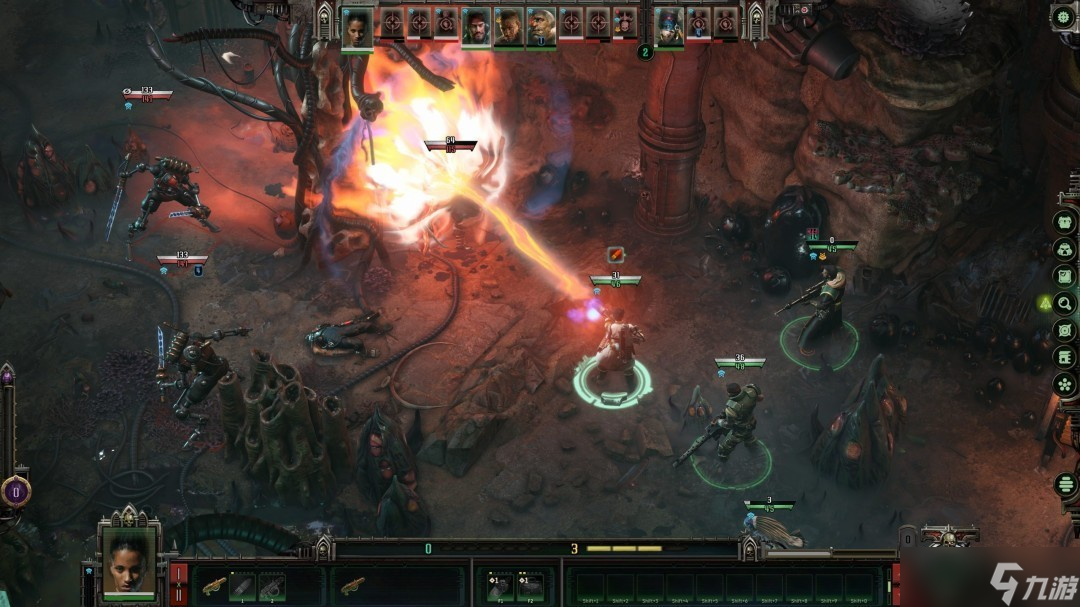This screenshot has height=607, width=1080.
Task: Click the magnifying glass inspect button
Action: click(1065, 303)
